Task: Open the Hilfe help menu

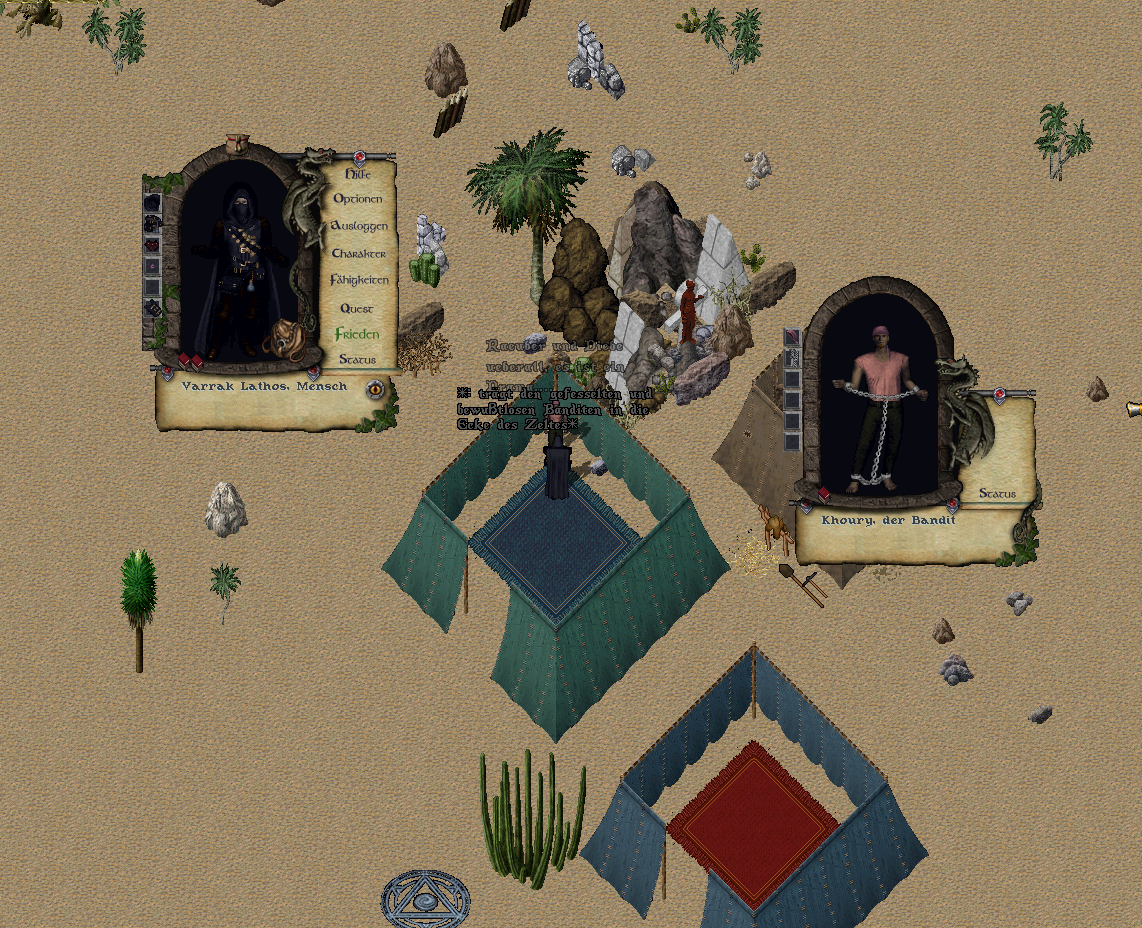Action: [x=357, y=174]
